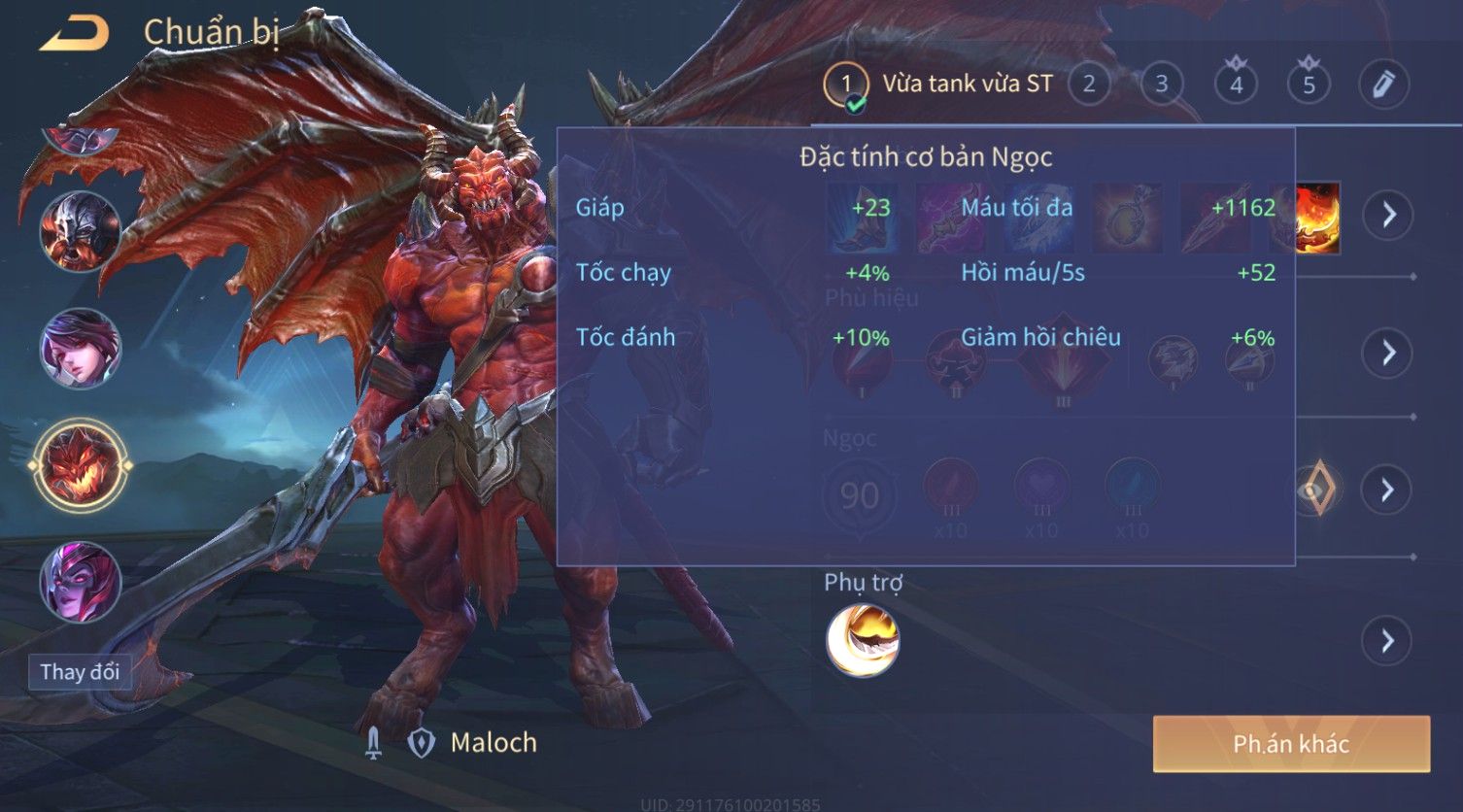Go back using the return arrow
Image resolution: width=1463 pixels, height=812 pixels.
click(x=74, y=34)
